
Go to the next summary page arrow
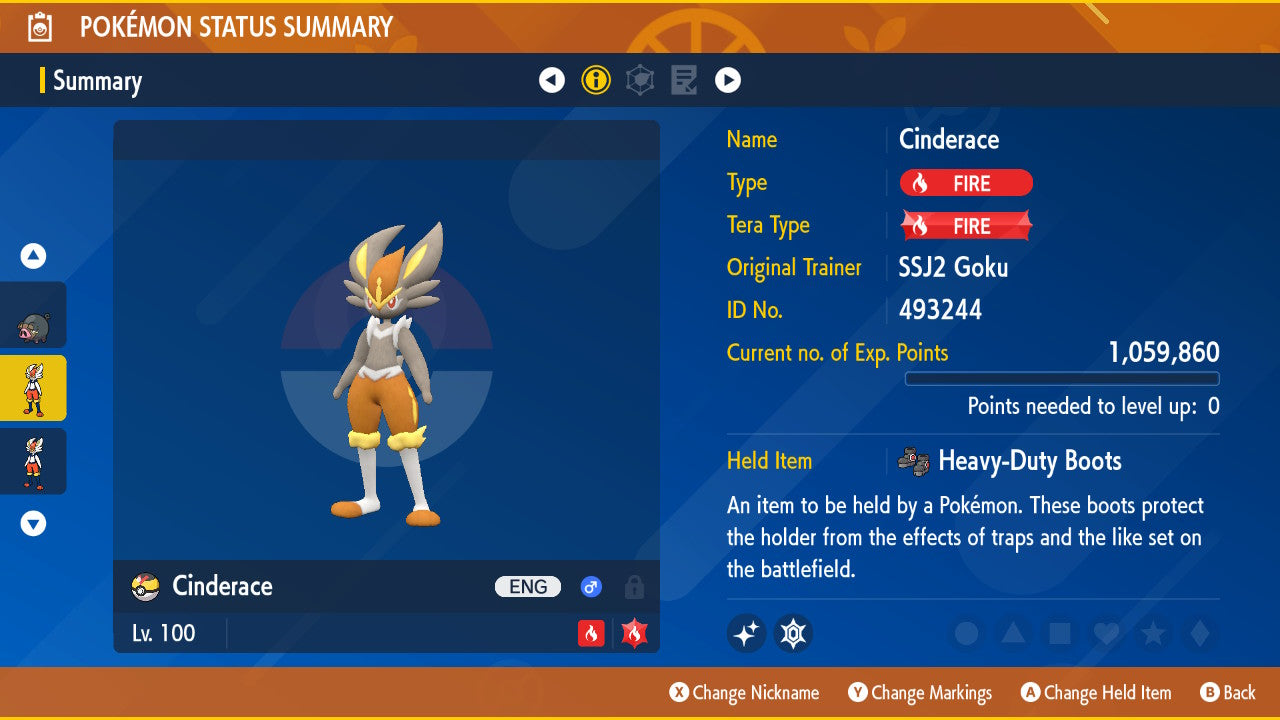pyautogui.click(x=727, y=80)
